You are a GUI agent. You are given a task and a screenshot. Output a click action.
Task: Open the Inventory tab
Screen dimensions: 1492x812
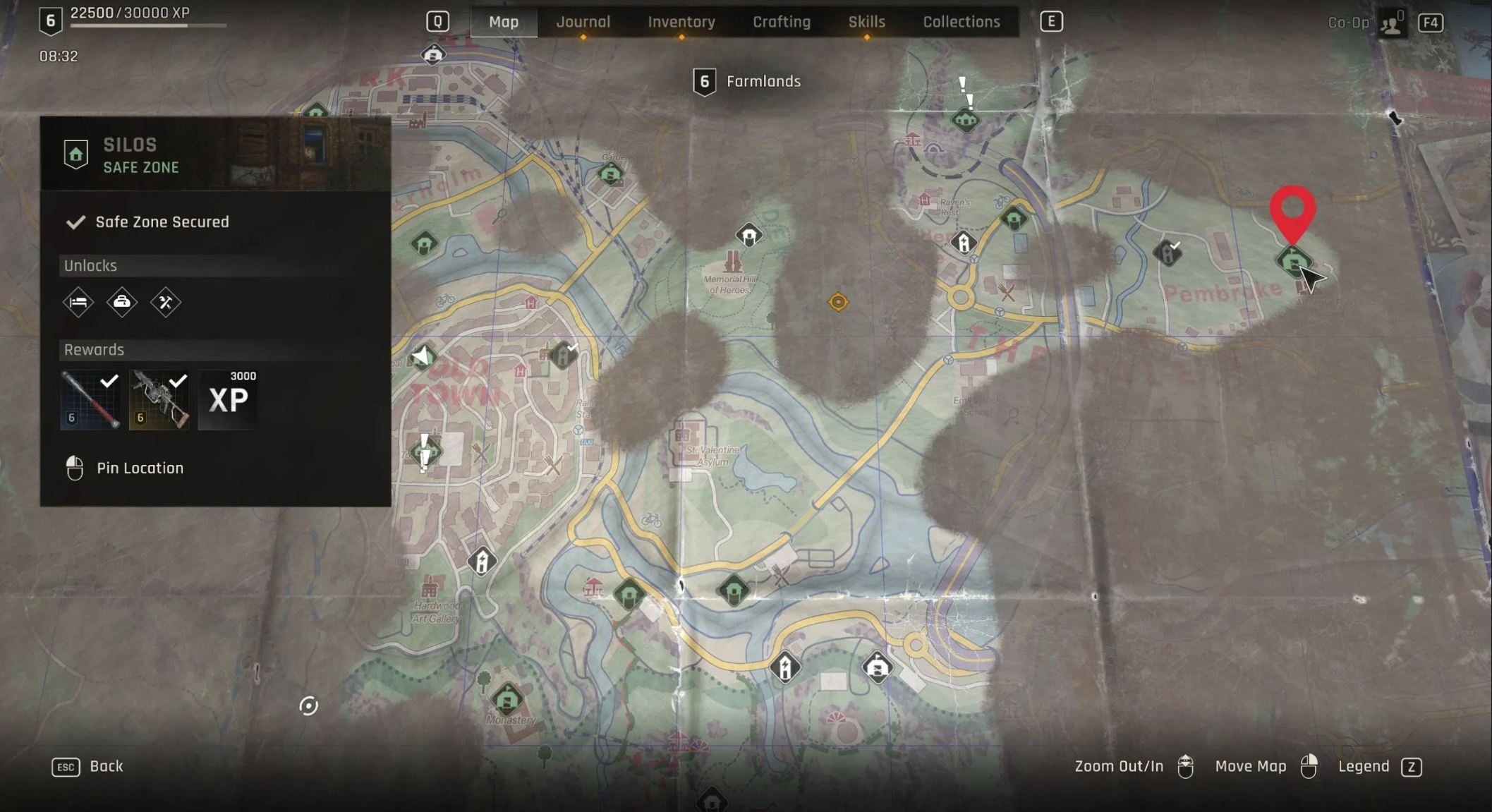(681, 22)
